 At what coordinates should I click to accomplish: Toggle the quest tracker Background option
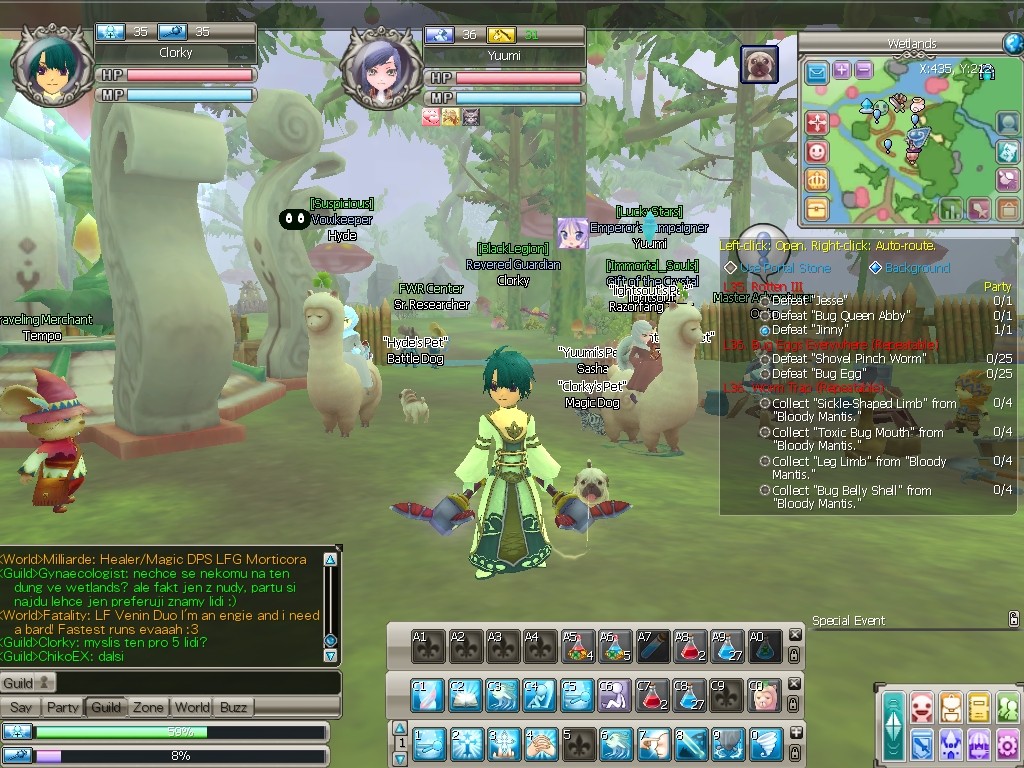click(x=876, y=268)
